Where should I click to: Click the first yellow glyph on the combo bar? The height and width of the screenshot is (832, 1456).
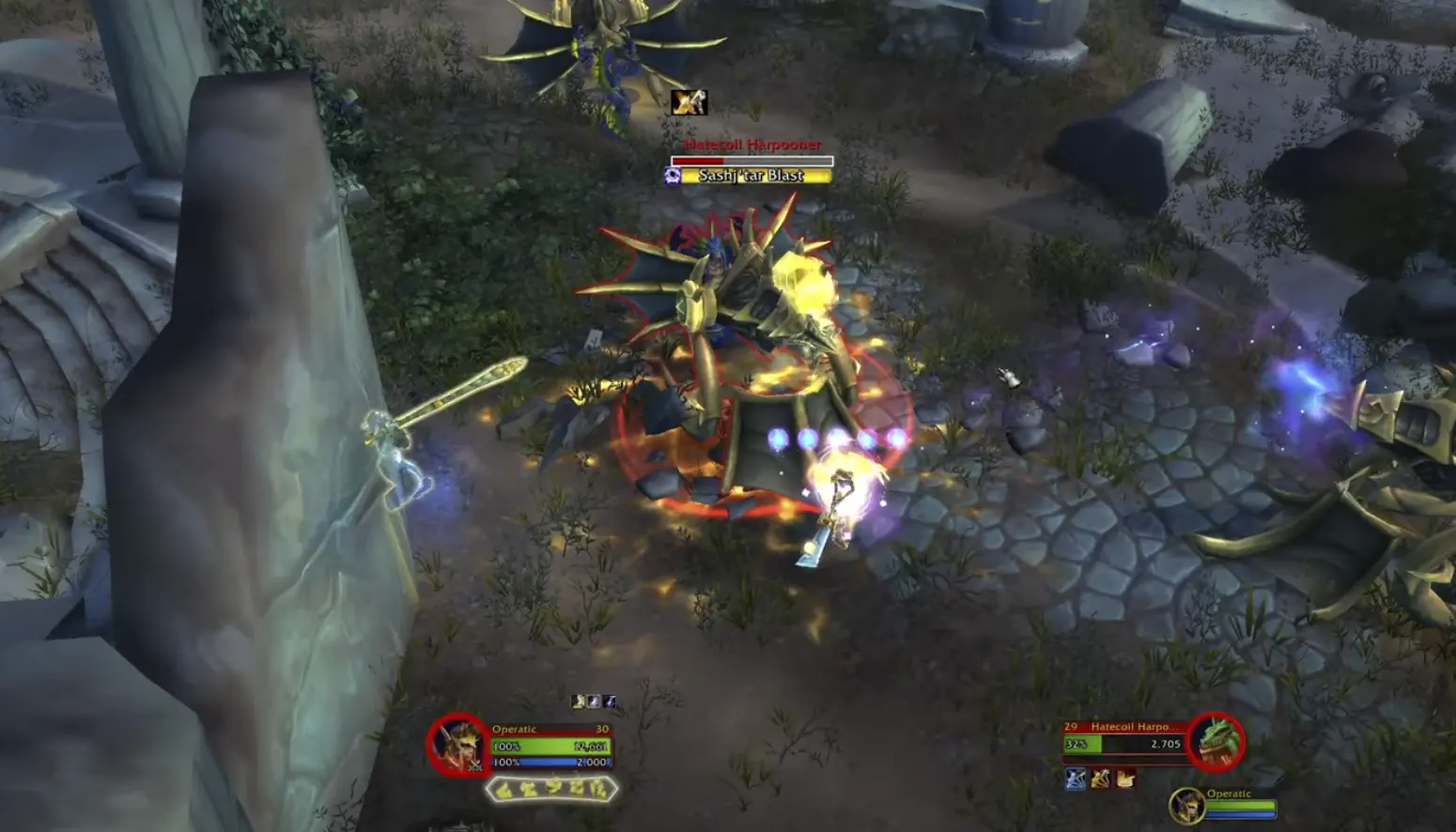pos(503,788)
